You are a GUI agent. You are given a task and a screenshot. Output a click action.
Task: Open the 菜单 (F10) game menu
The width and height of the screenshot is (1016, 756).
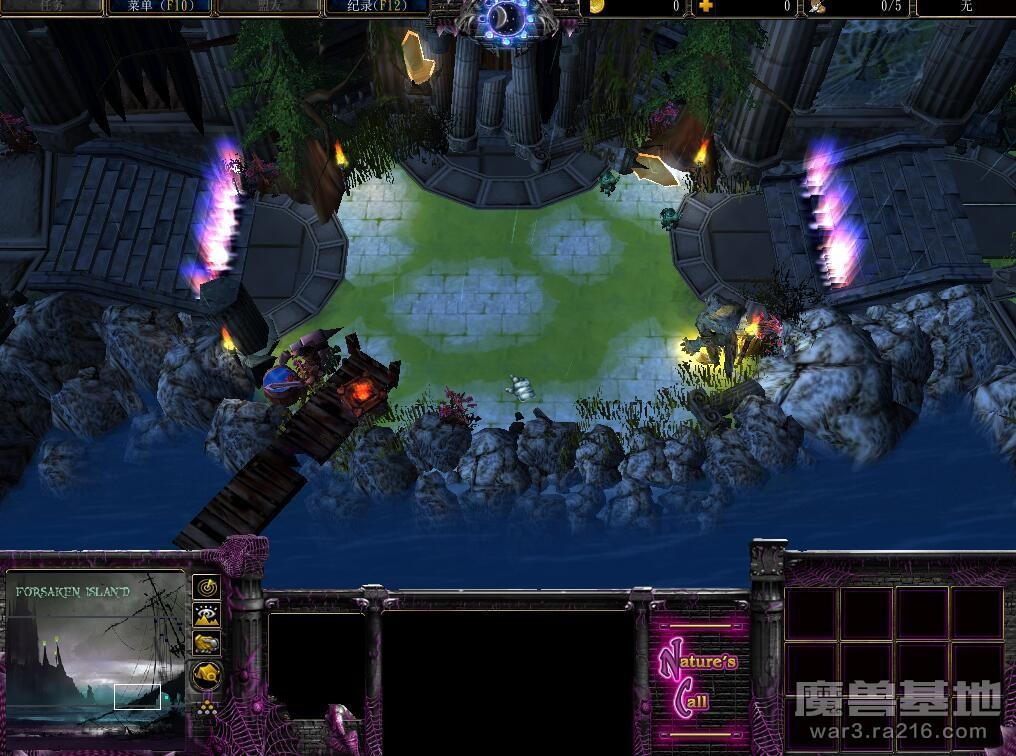point(159,7)
